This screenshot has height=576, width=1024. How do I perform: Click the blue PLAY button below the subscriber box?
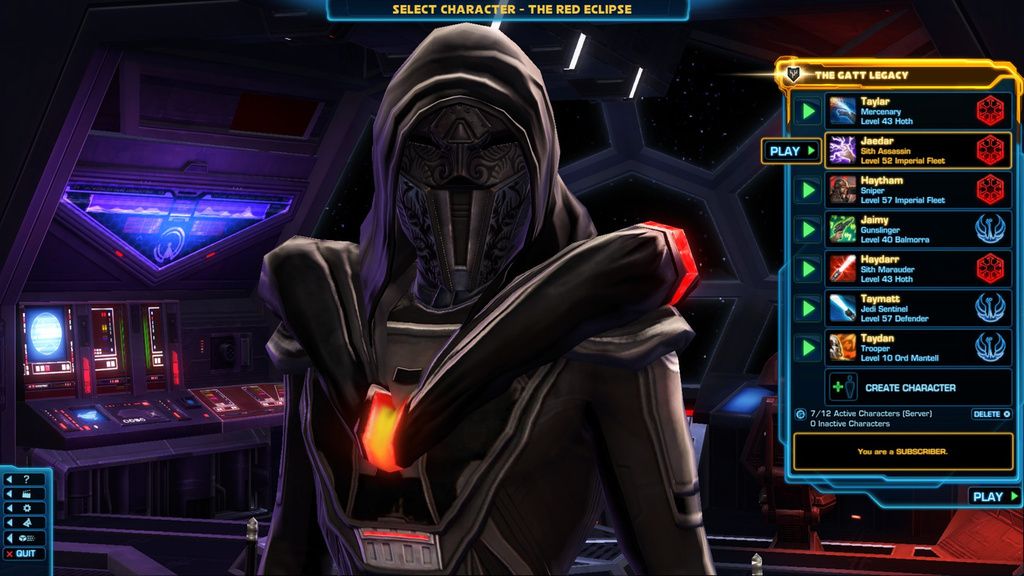coord(994,496)
